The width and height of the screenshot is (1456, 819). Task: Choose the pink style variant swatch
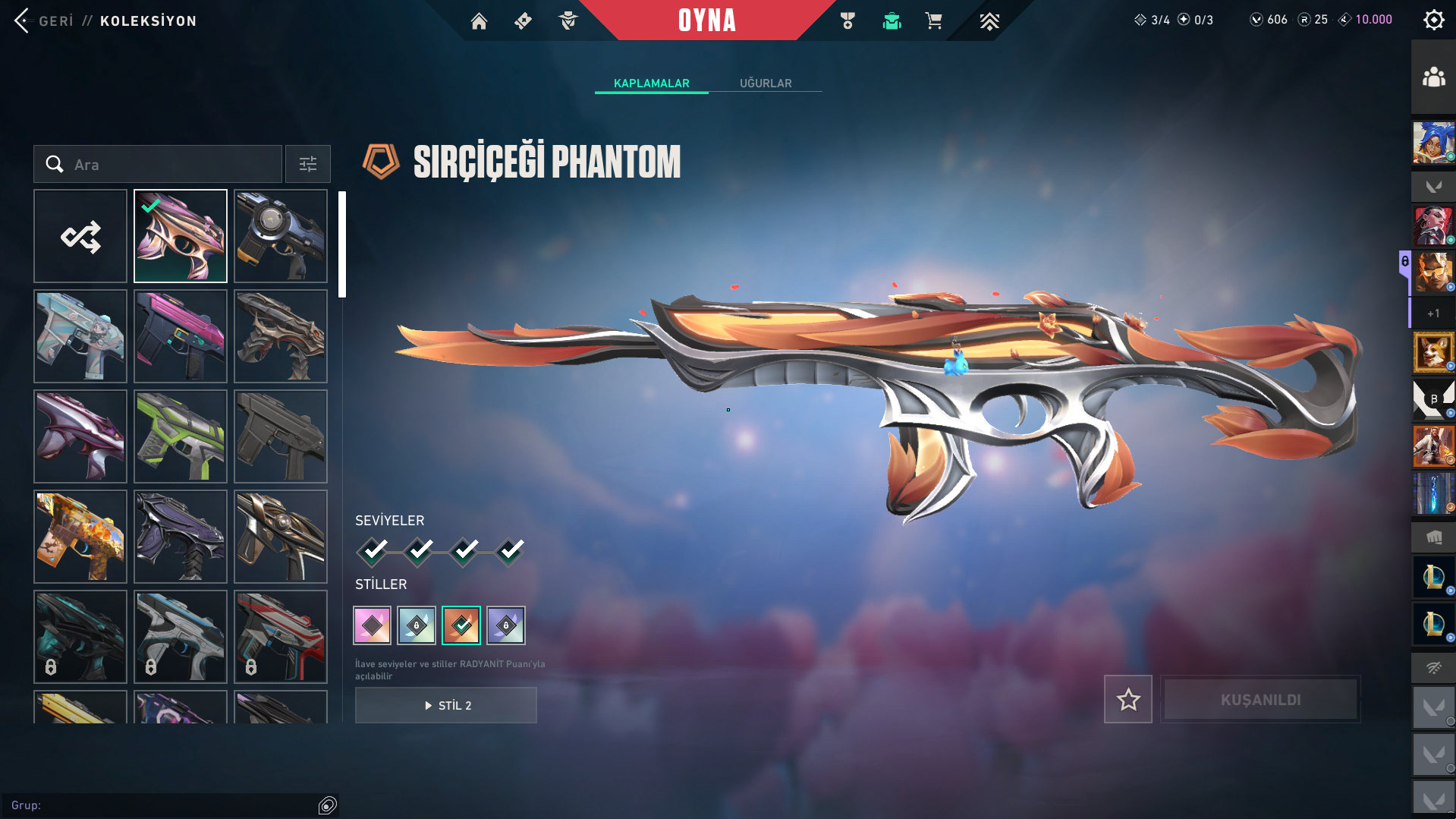pos(372,625)
